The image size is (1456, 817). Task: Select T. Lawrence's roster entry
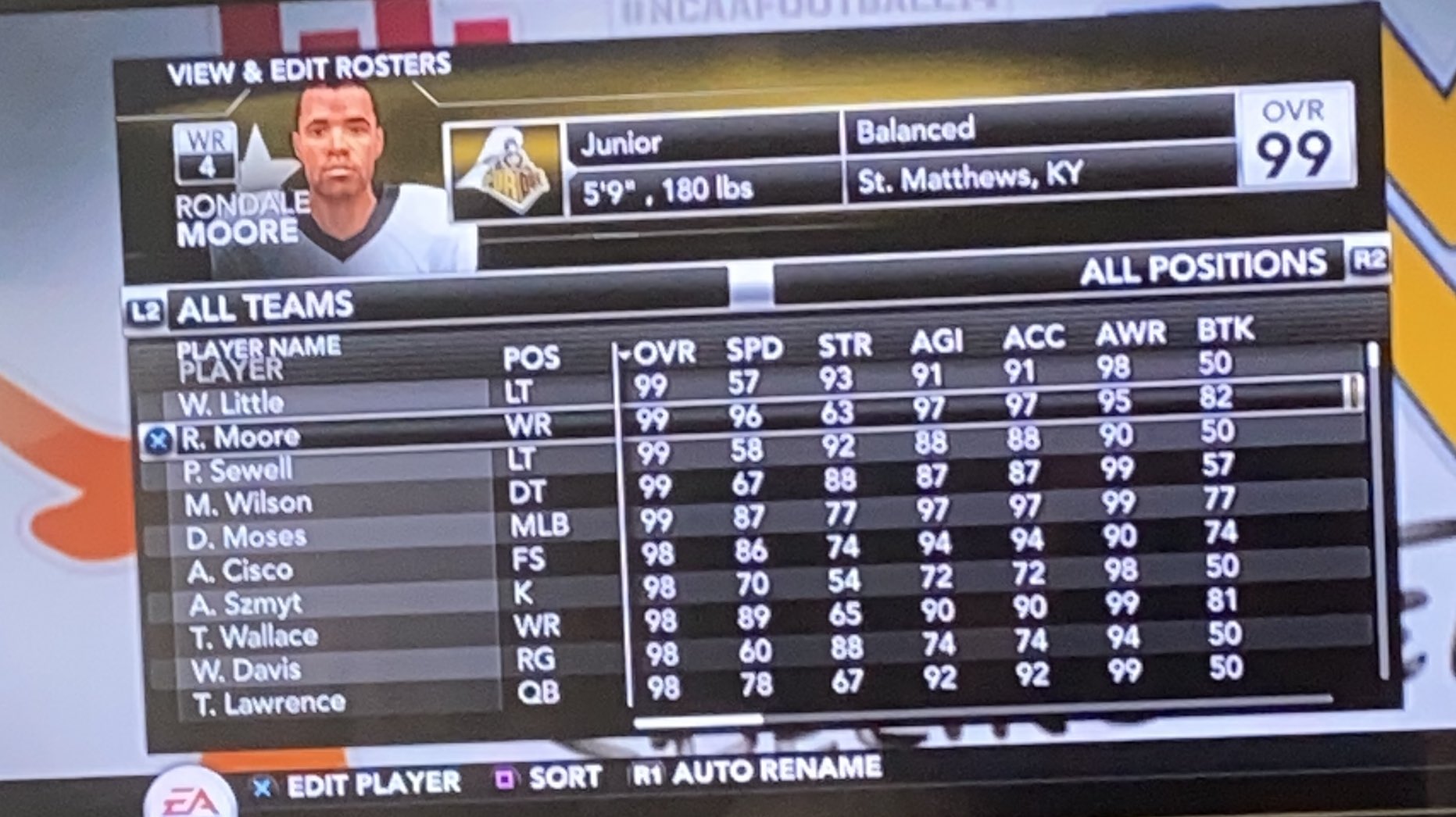click(x=266, y=702)
